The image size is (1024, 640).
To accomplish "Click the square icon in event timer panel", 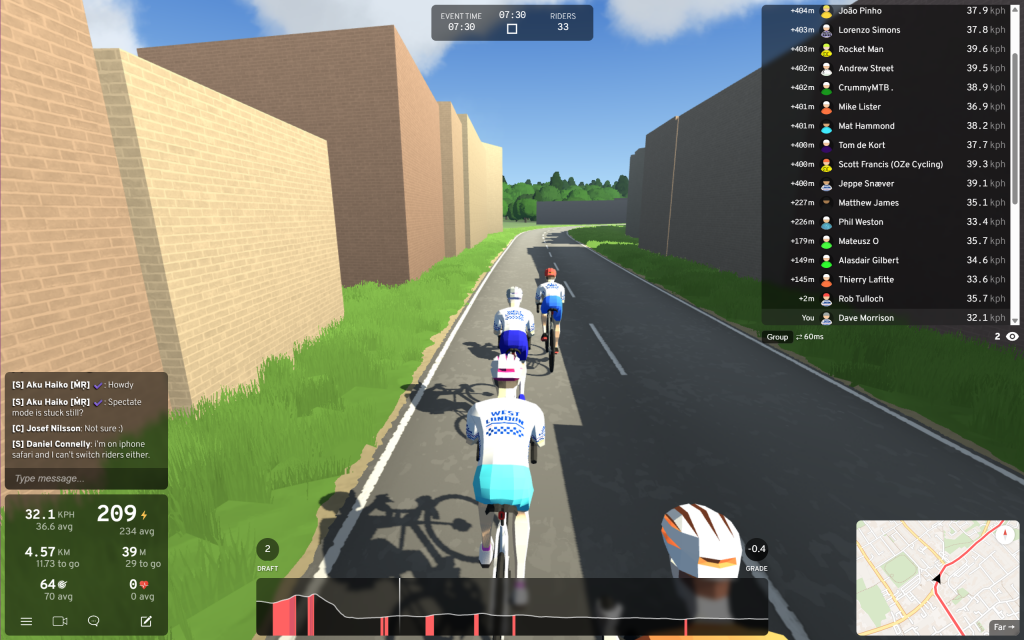I will click(x=512, y=29).
